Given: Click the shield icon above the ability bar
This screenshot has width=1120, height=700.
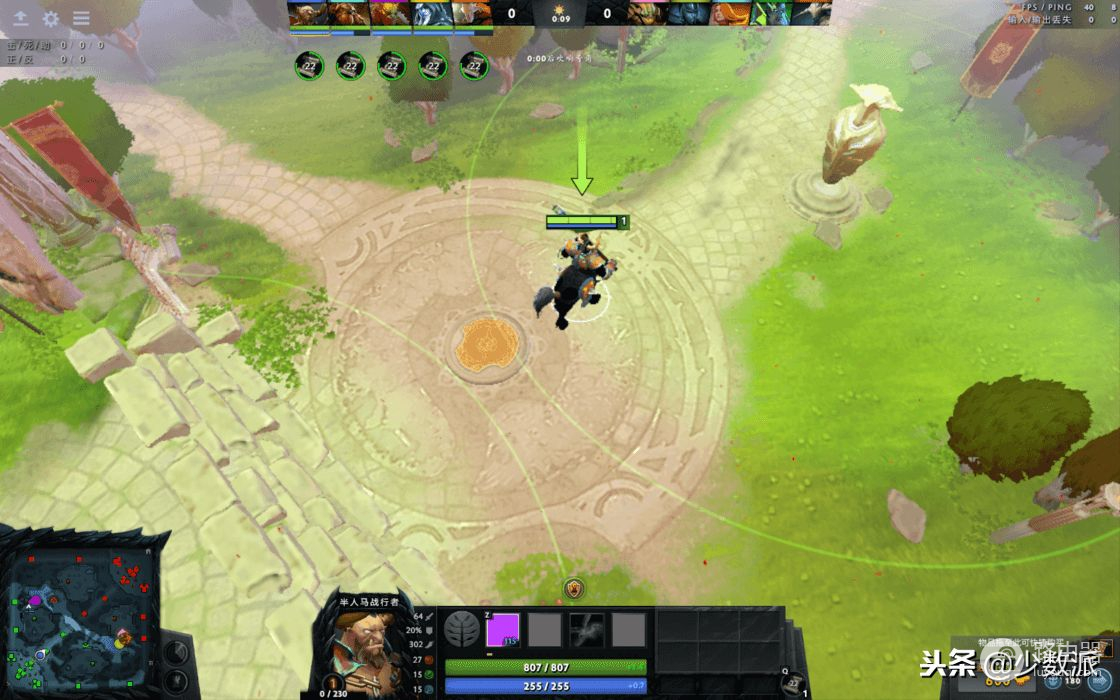Looking at the screenshot, I should coord(574,589).
